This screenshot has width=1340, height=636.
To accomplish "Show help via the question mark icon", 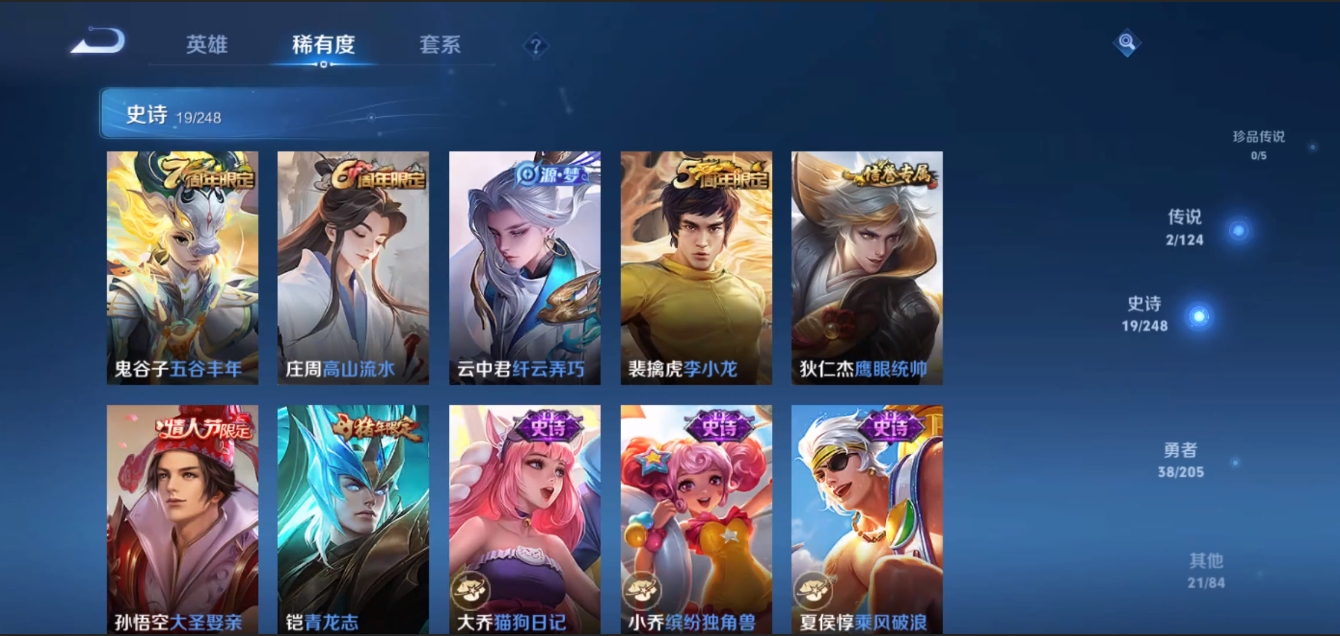I will (x=536, y=45).
